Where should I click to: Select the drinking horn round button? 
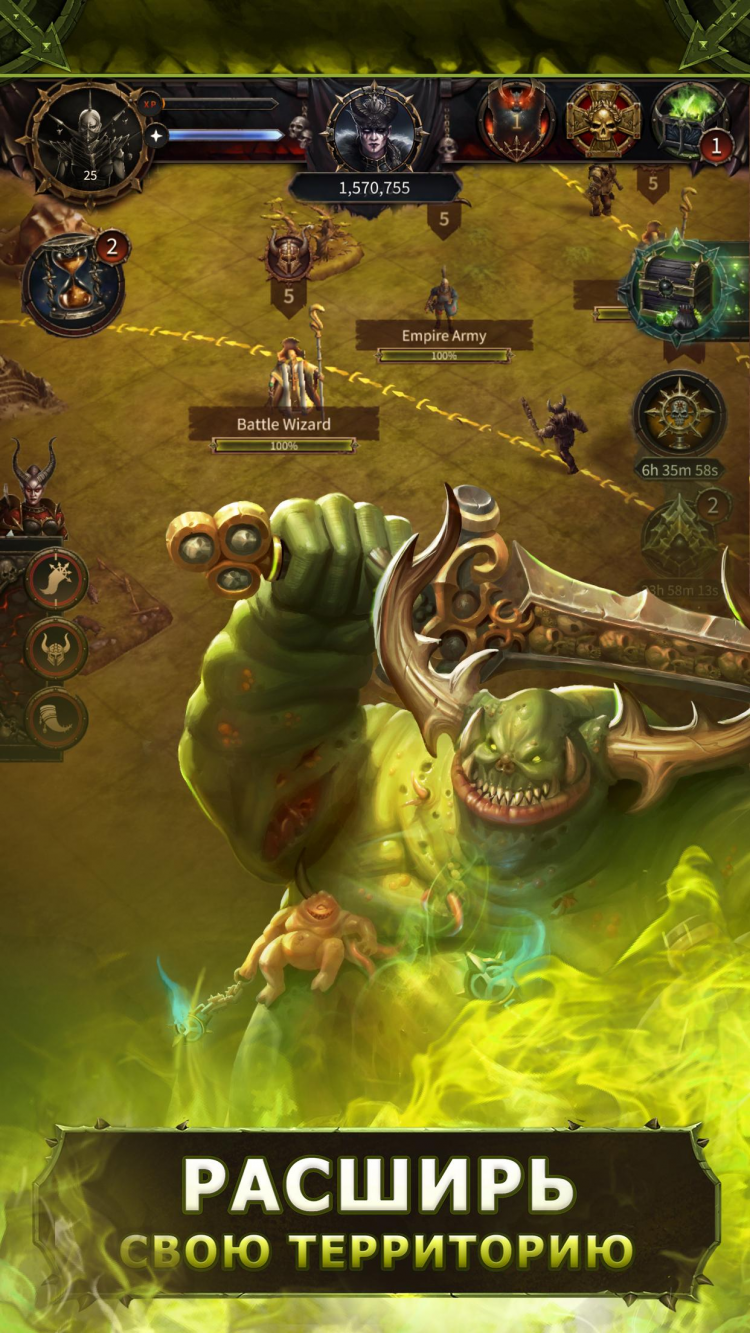coord(57,719)
